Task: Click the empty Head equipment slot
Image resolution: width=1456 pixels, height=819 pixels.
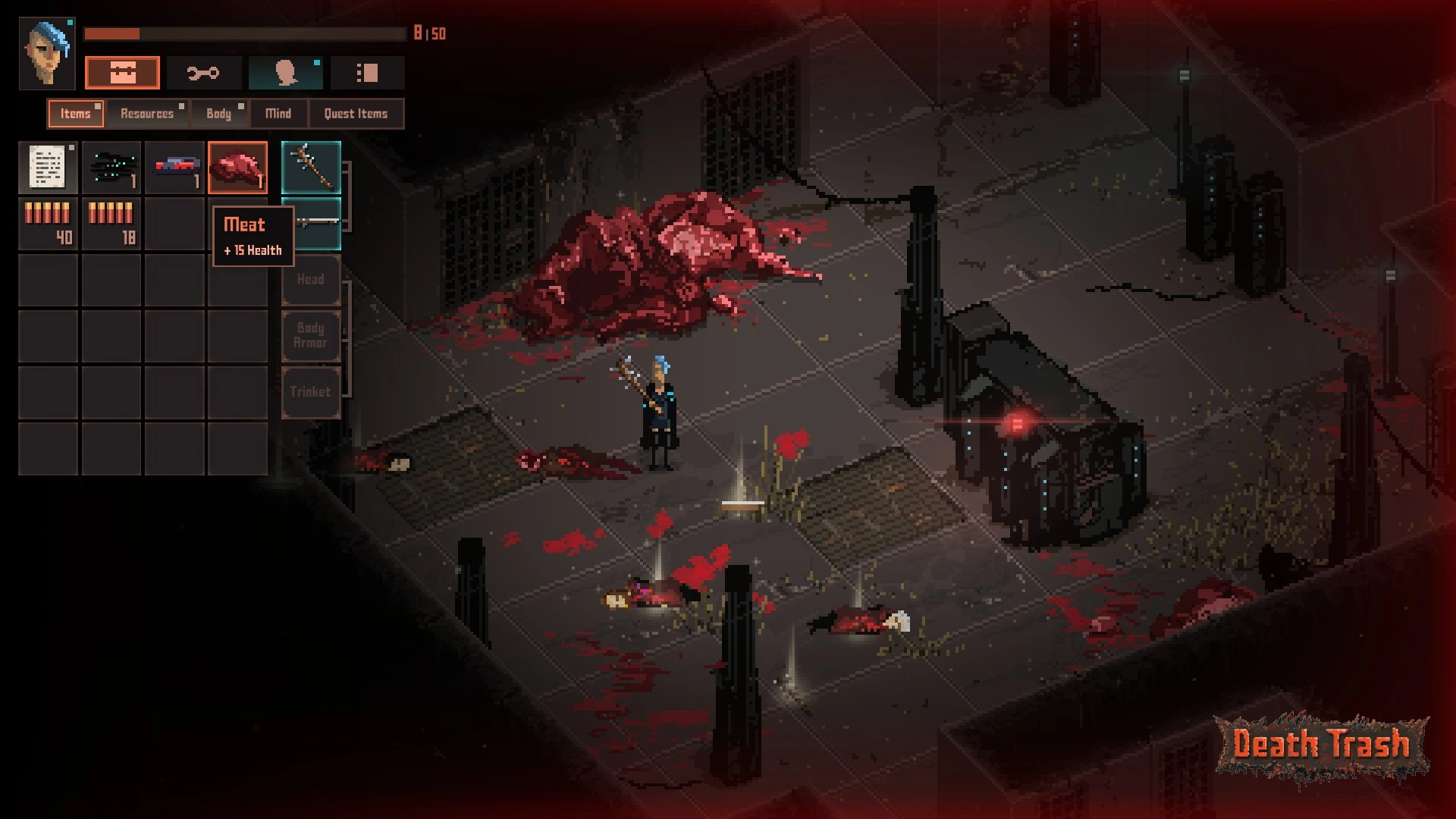Action: [x=311, y=280]
